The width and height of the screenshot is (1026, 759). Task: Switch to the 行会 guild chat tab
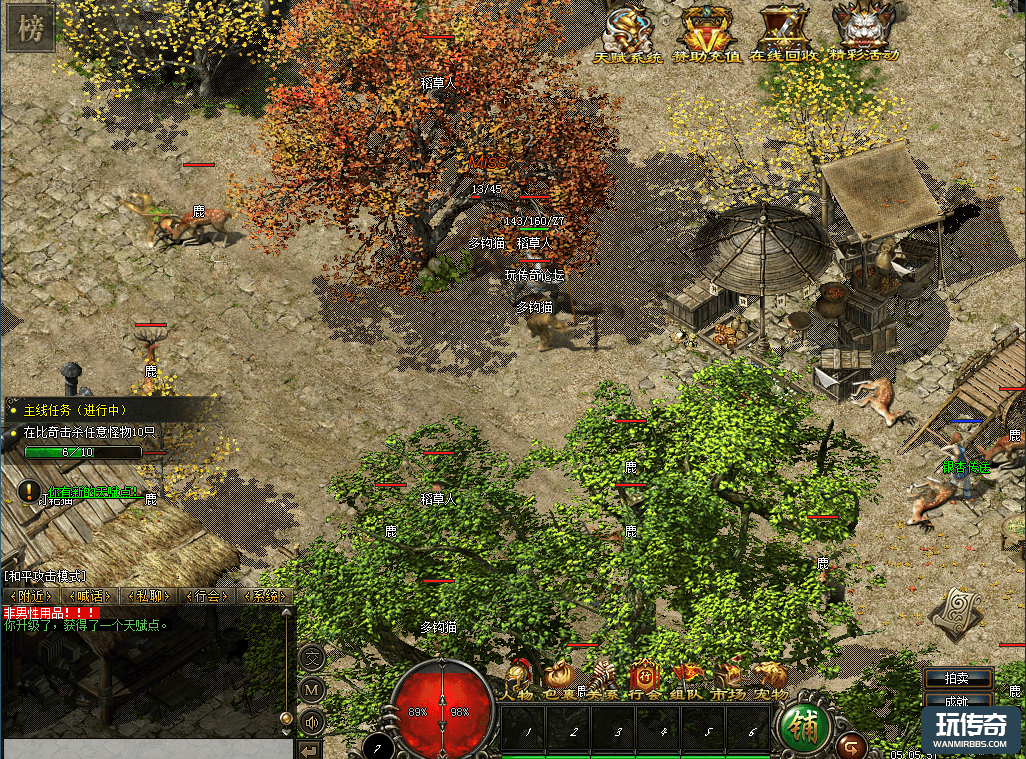pyautogui.click(x=206, y=596)
